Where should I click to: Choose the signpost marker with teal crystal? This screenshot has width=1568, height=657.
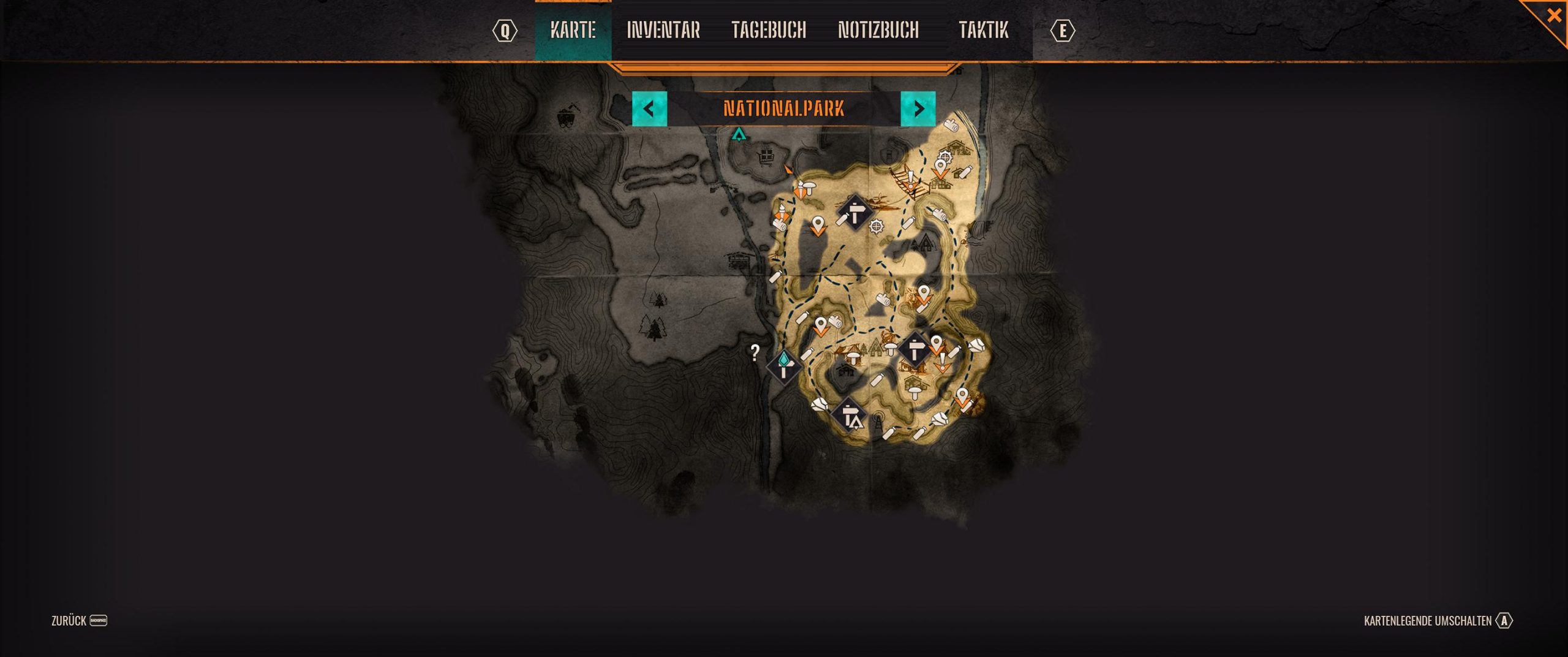(x=784, y=366)
